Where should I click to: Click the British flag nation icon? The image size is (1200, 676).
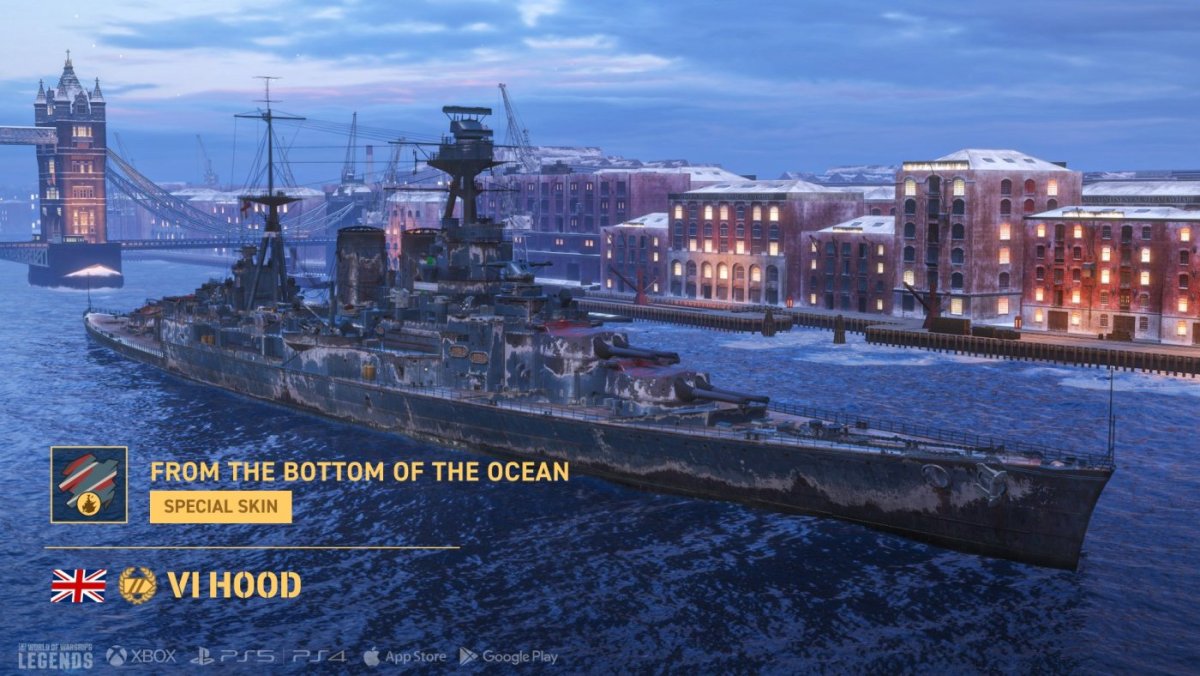78,585
